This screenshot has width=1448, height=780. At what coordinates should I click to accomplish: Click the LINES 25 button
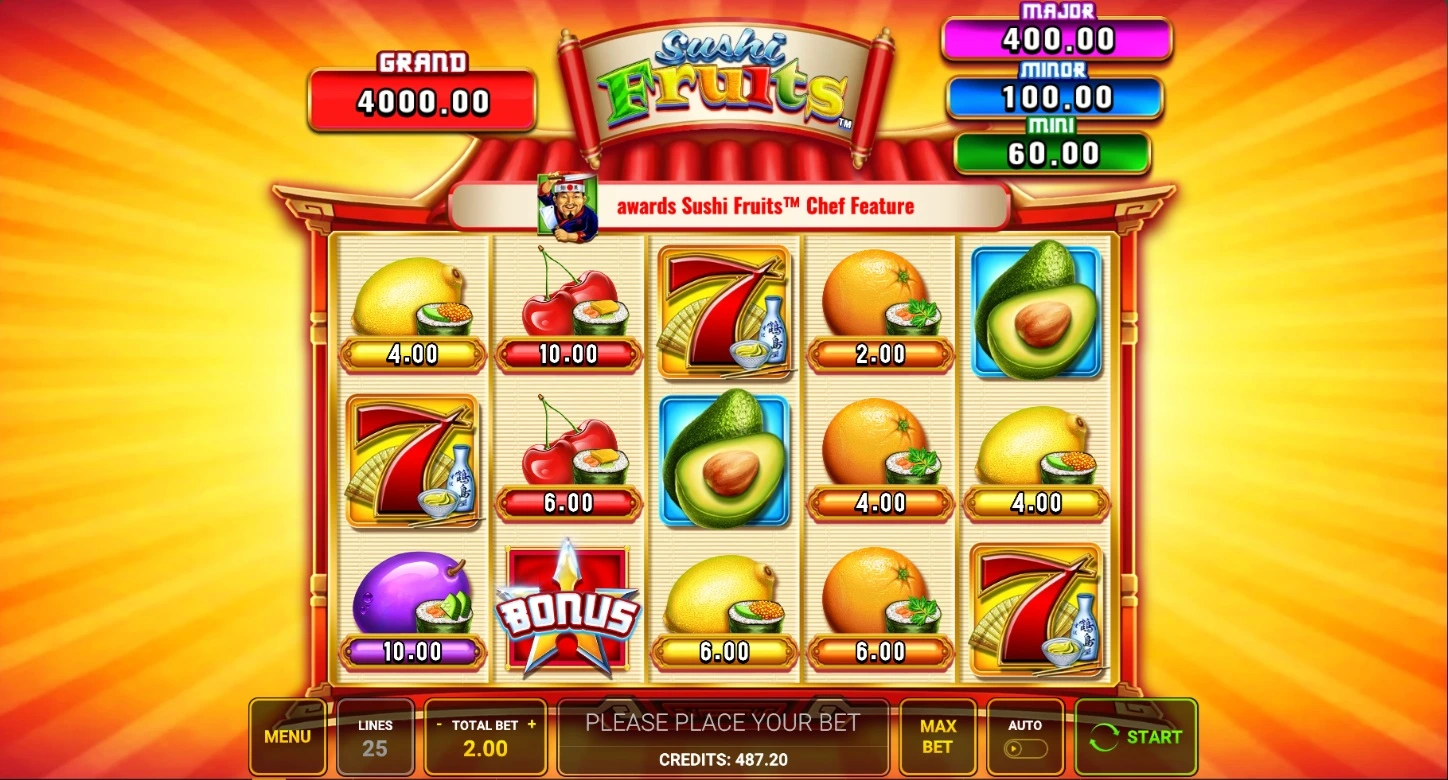pos(375,738)
